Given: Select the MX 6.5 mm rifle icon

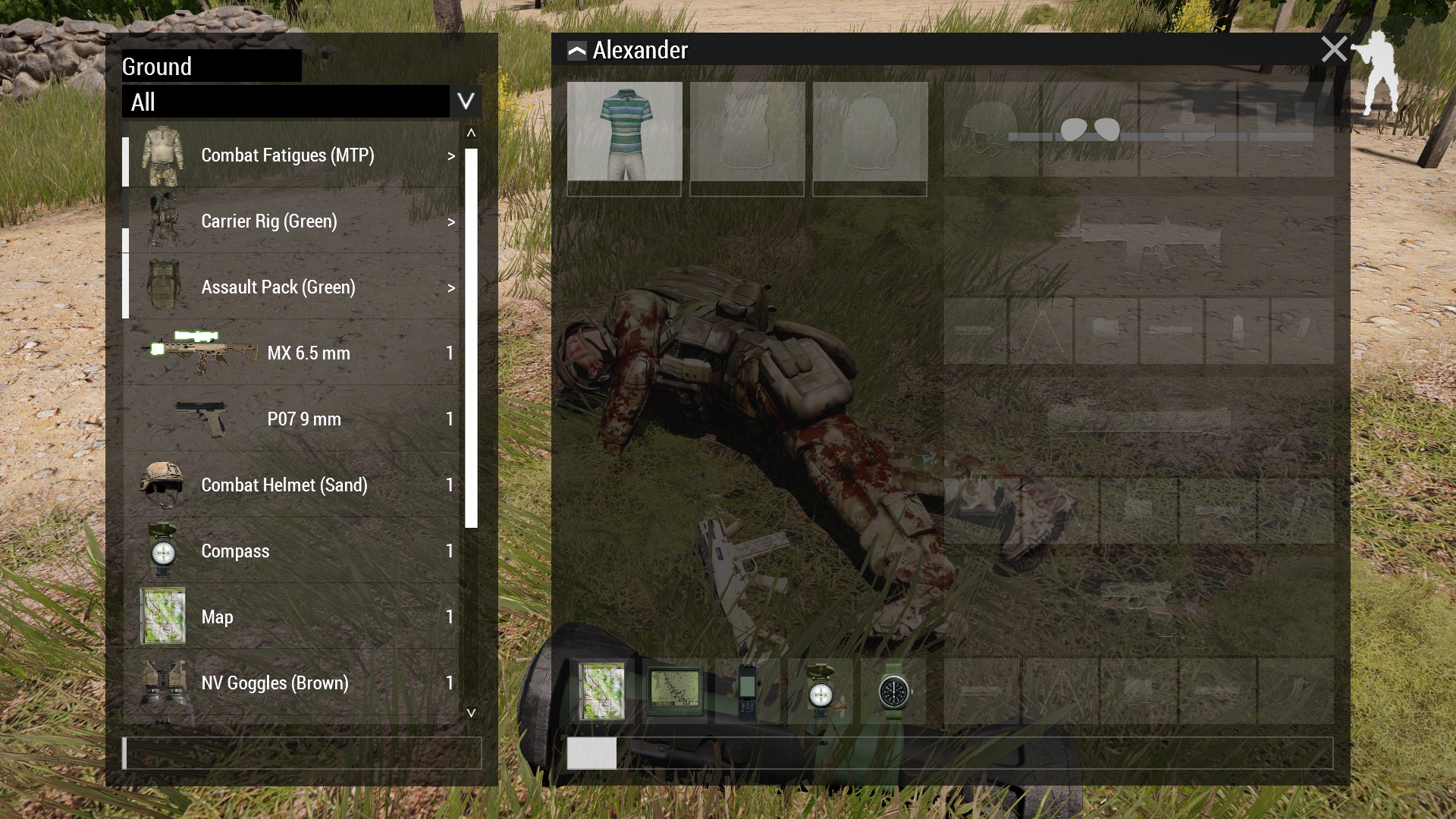Looking at the screenshot, I should 201,353.
